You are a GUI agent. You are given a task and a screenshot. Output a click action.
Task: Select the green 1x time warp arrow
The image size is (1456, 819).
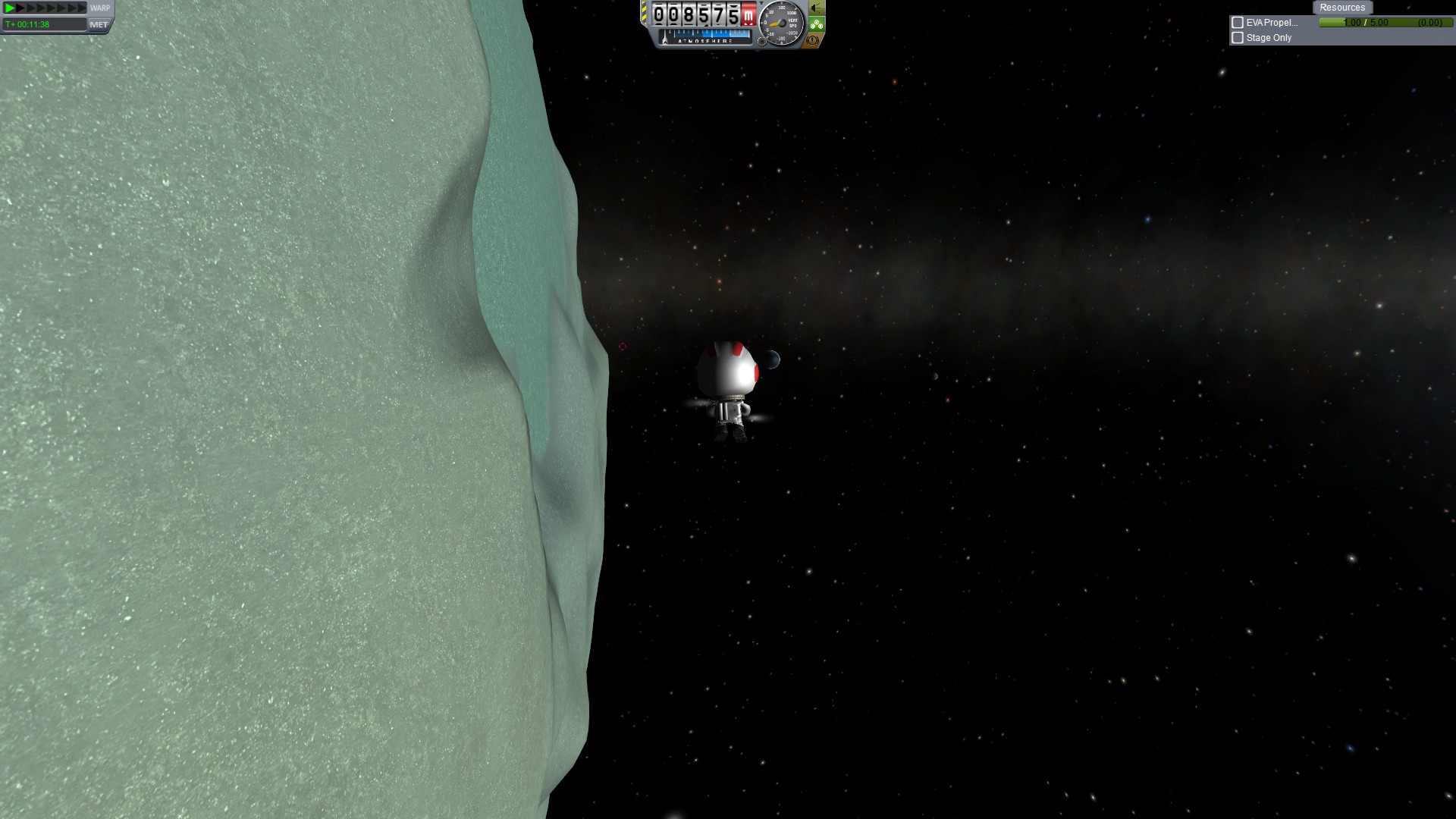tap(10, 8)
